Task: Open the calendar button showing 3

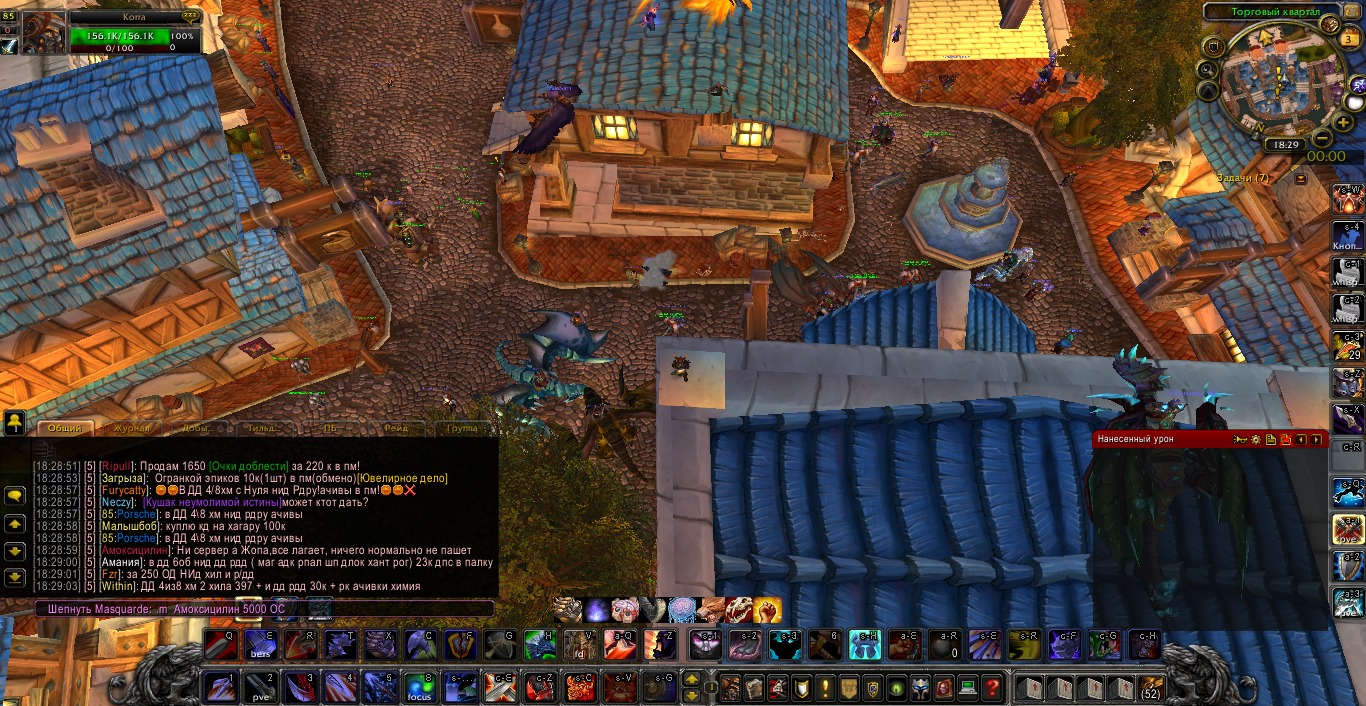Action: pyautogui.click(x=1349, y=40)
